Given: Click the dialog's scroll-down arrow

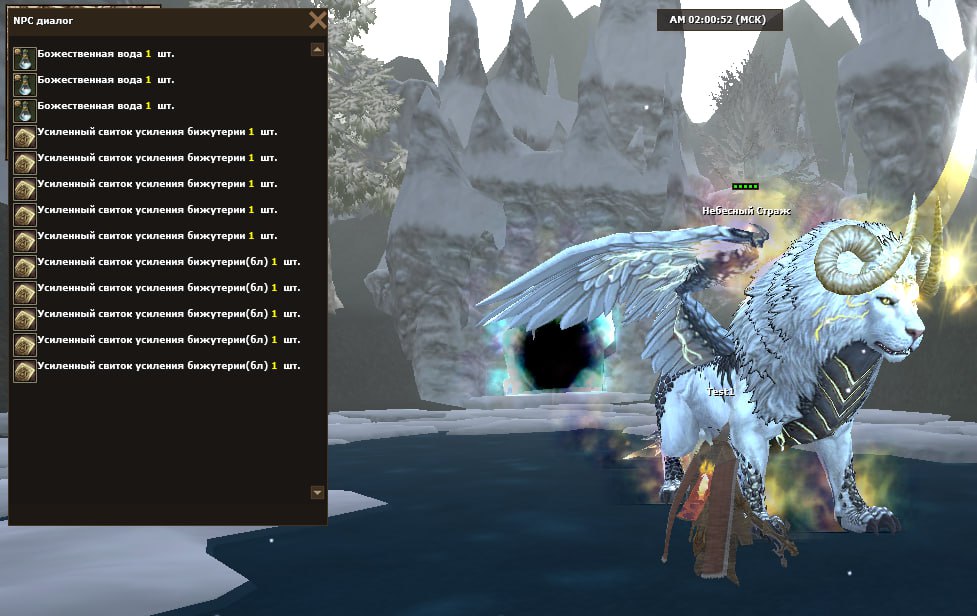Looking at the screenshot, I should [317, 492].
